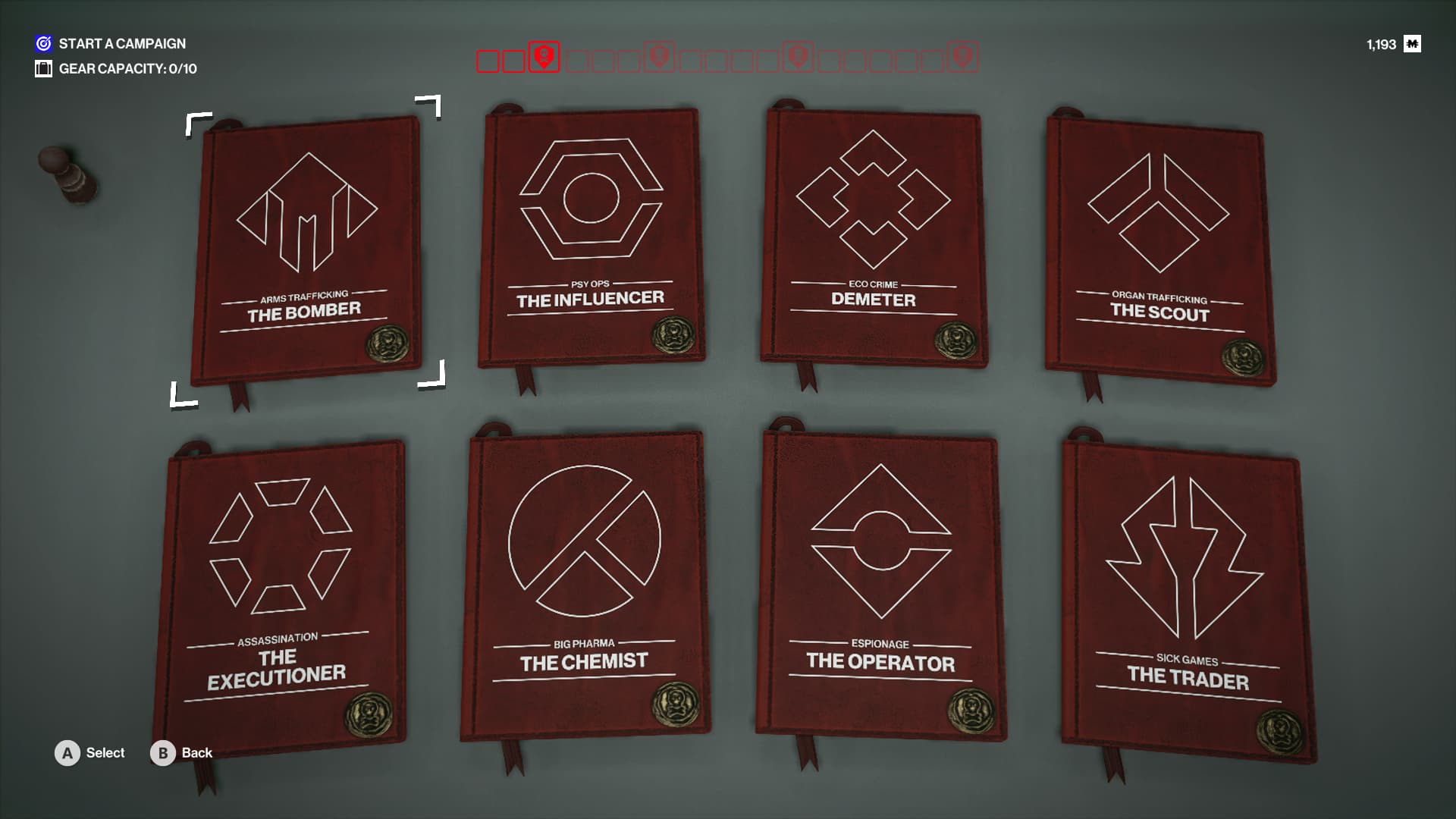Choose The Chemist big pharma campaign
Image resolution: width=1456 pixels, height=819 pixels.
point(584,584)
